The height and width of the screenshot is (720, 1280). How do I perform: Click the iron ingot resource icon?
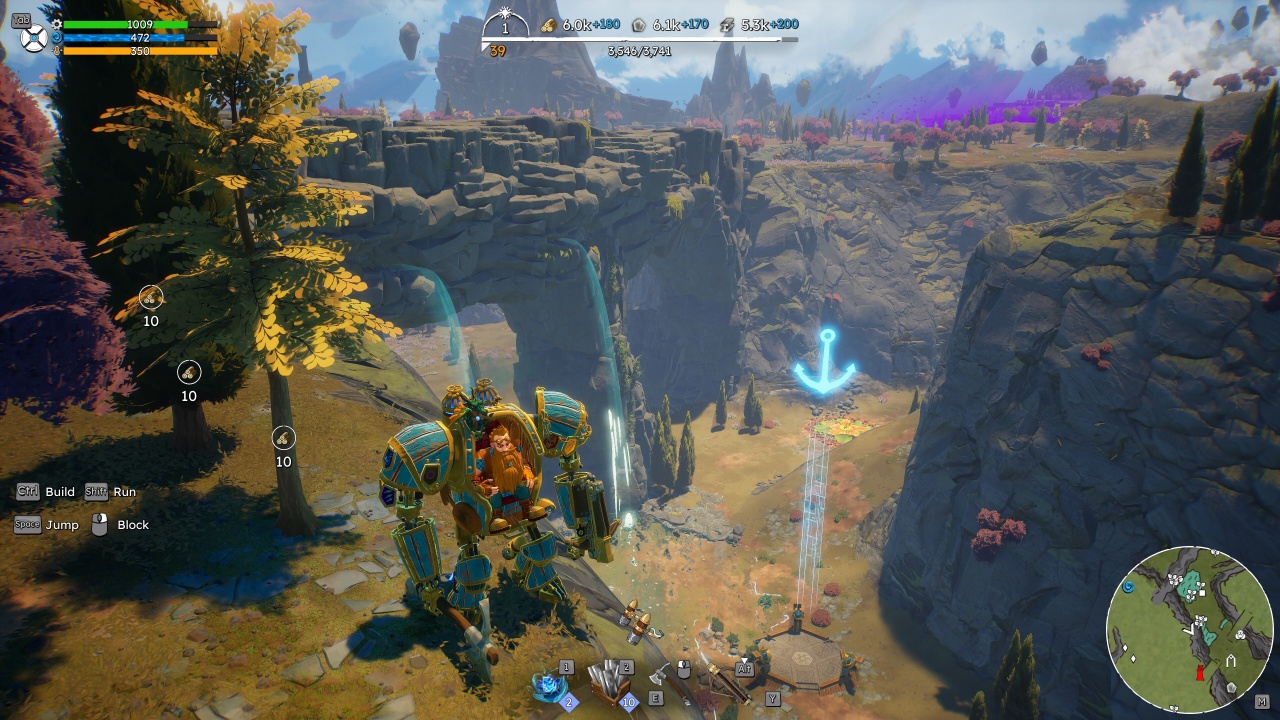click(728, 25)
